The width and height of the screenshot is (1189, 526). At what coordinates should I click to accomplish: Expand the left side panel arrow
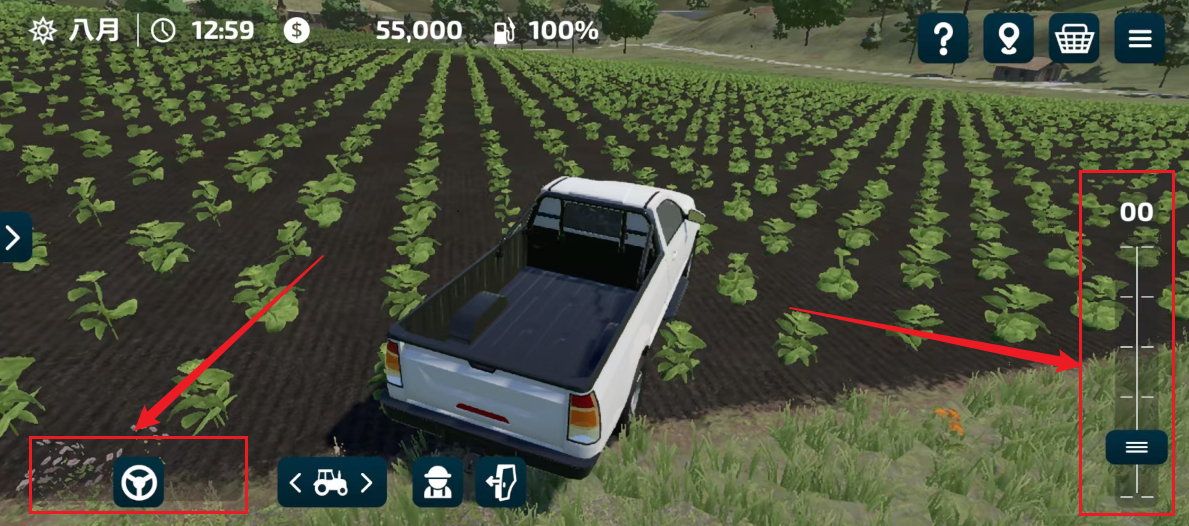tap(14, 238)
